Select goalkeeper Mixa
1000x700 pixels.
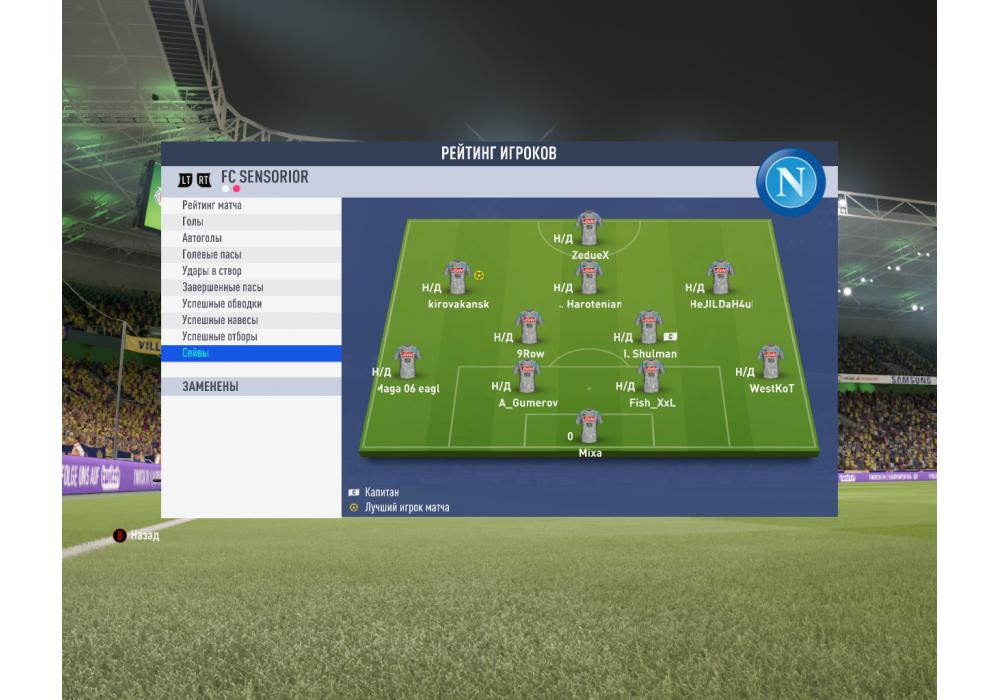click(589, 426)
